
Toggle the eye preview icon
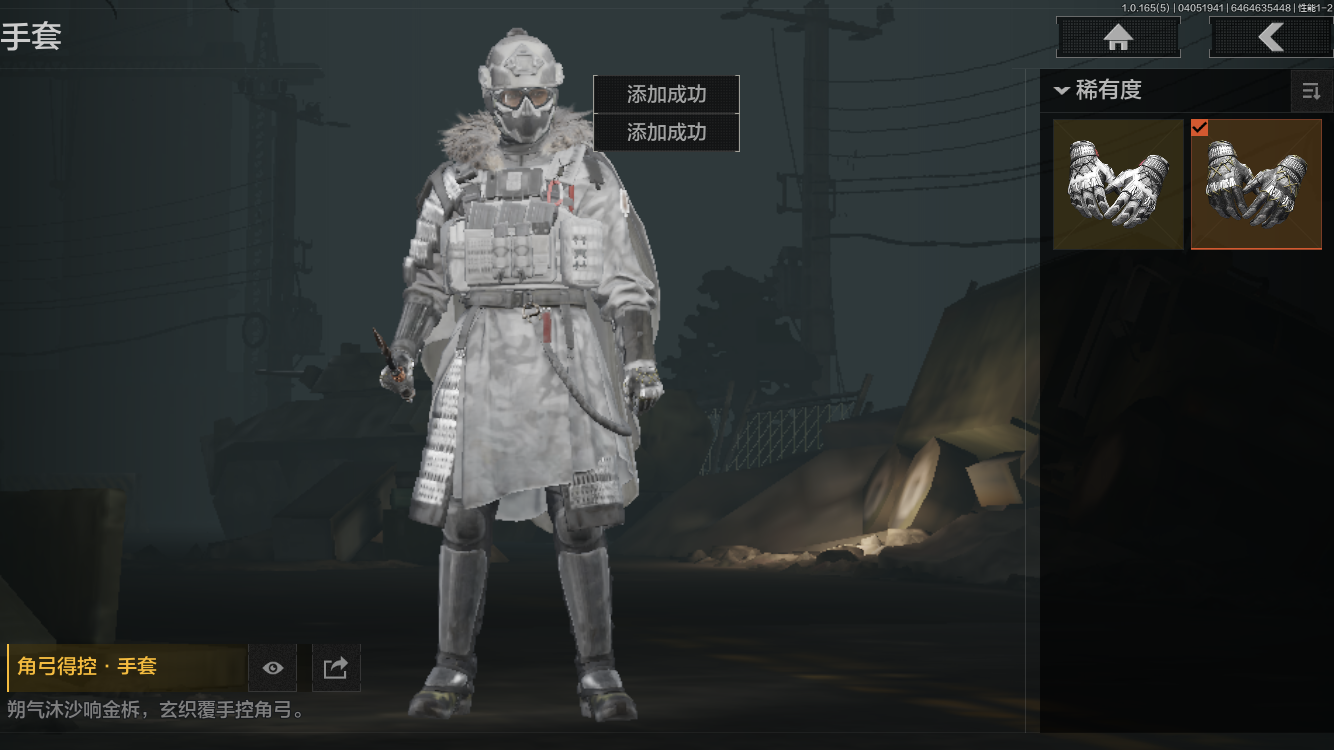[x=273, y=668]
